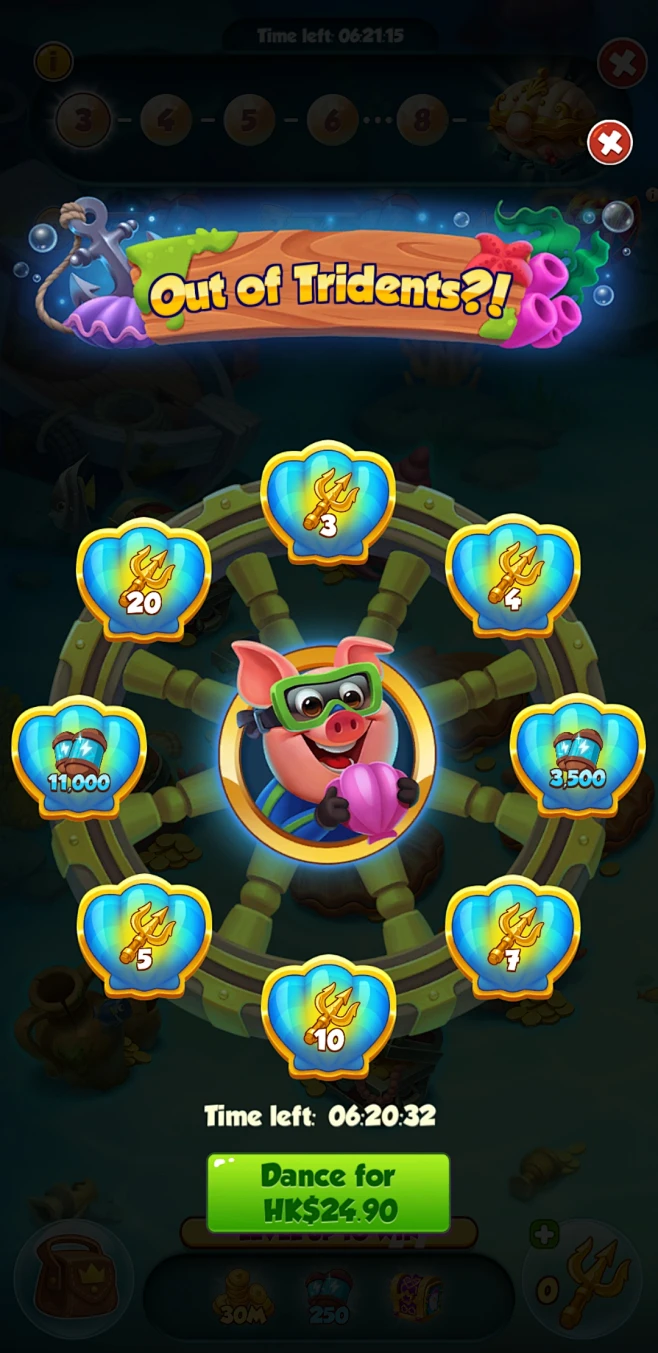Select the 20 tridents shell prize
This screenshot has height=1353, width=658.
click(143, 577)
